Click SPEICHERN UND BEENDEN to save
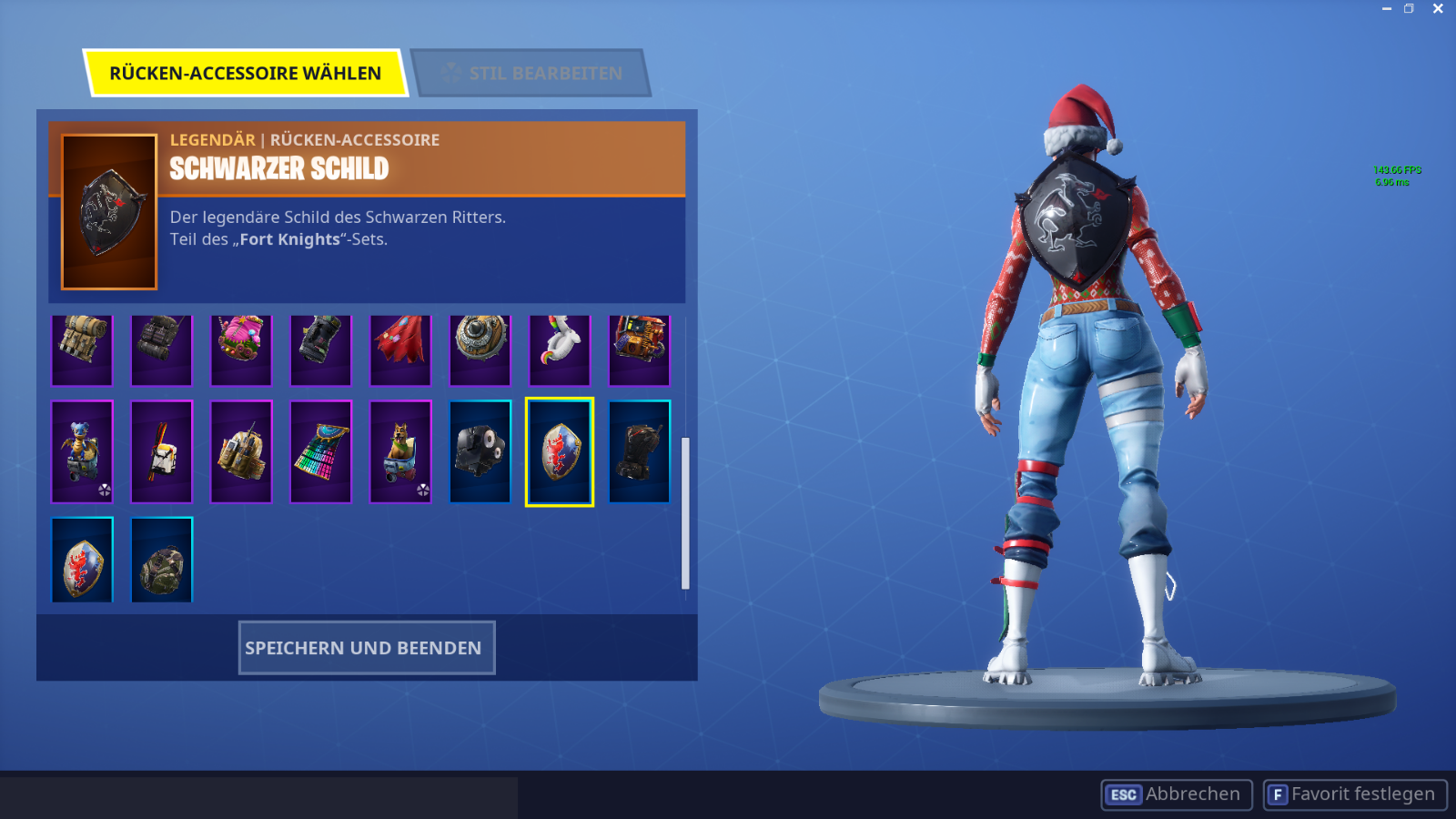The width and height of the screenshot is (1456, 819). pyautogui.click(x=366, y=647)
